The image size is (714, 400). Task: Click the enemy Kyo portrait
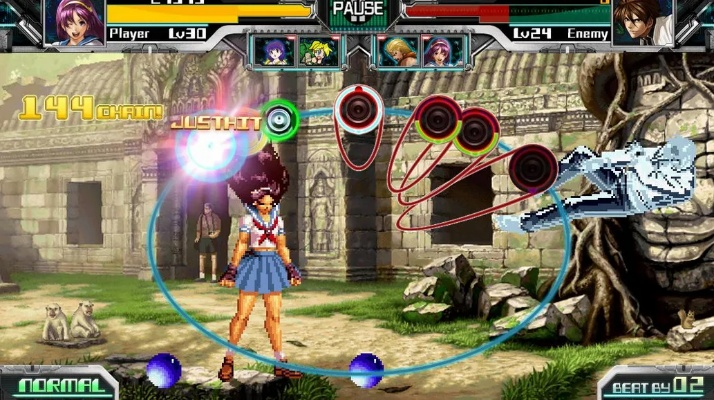[x=640, y=21]
